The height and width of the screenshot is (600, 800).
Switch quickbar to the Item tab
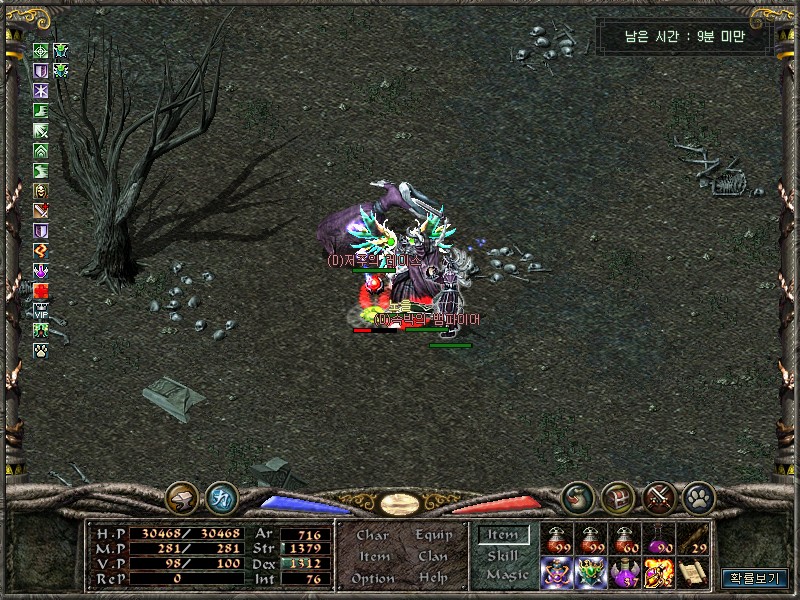[503, 535]
